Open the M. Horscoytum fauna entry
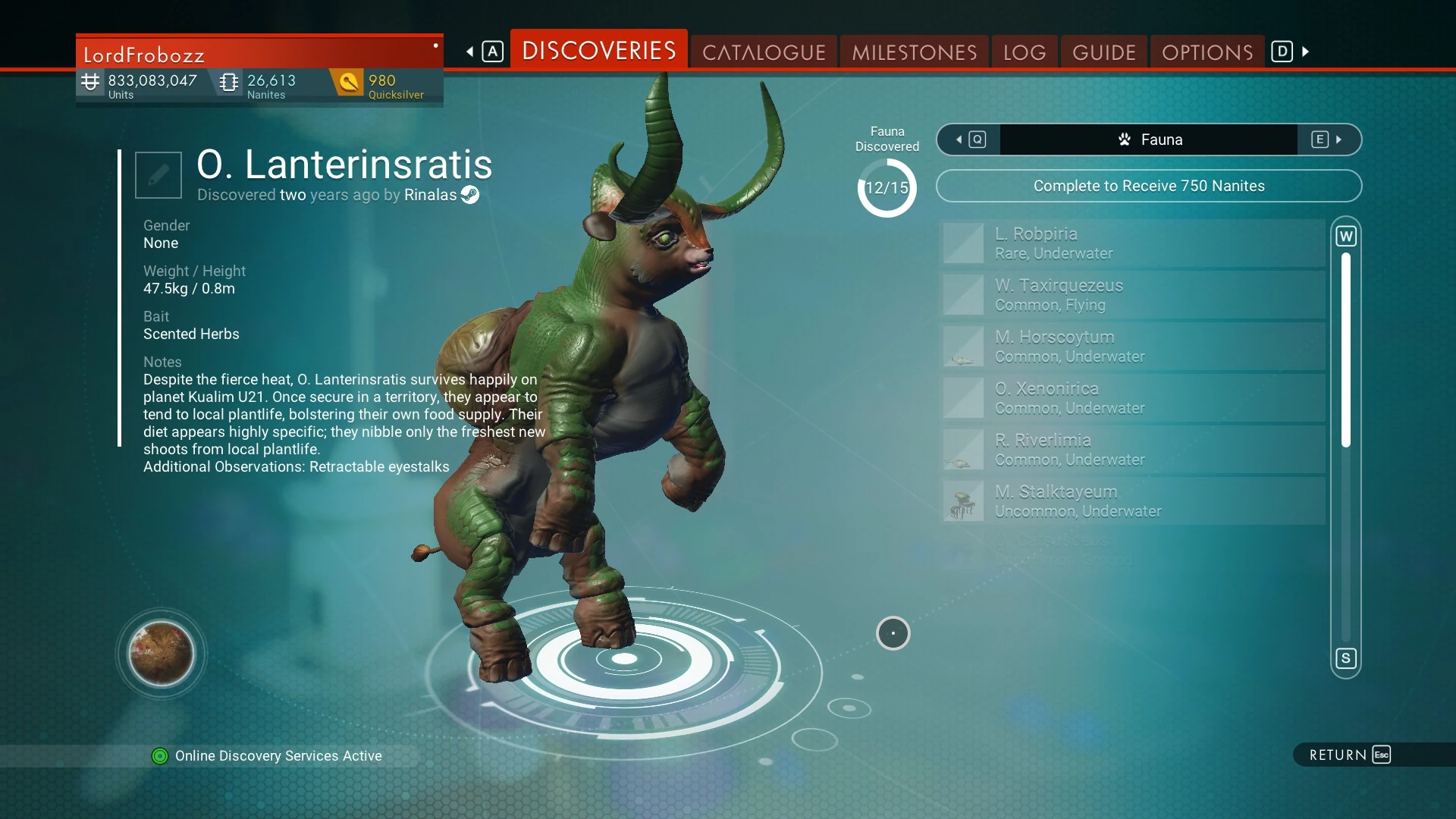Viewport: 1456px width, 819px height. (x=1132, y=347)
